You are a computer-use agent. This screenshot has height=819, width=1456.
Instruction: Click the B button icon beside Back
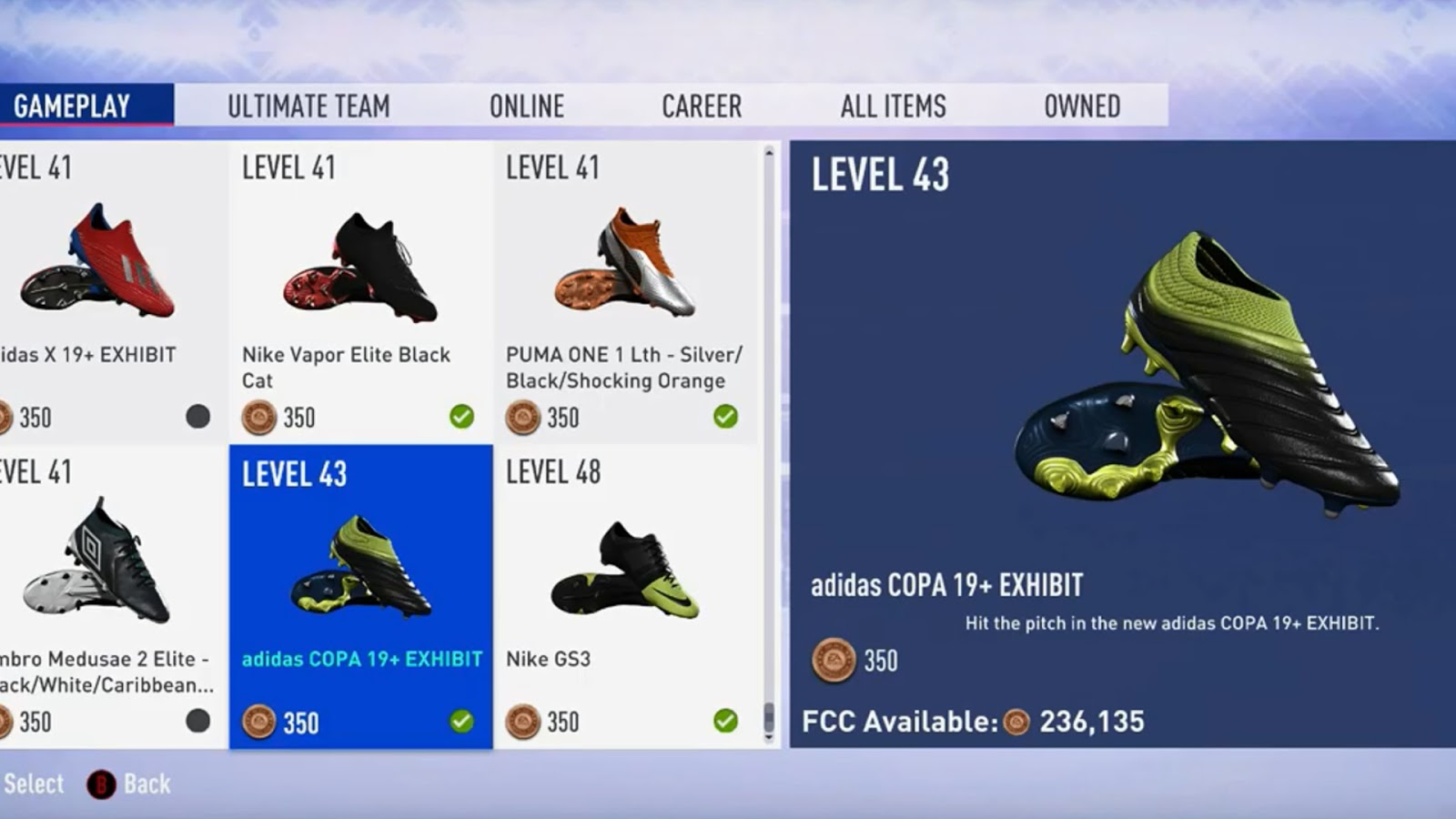coord(100,784)
